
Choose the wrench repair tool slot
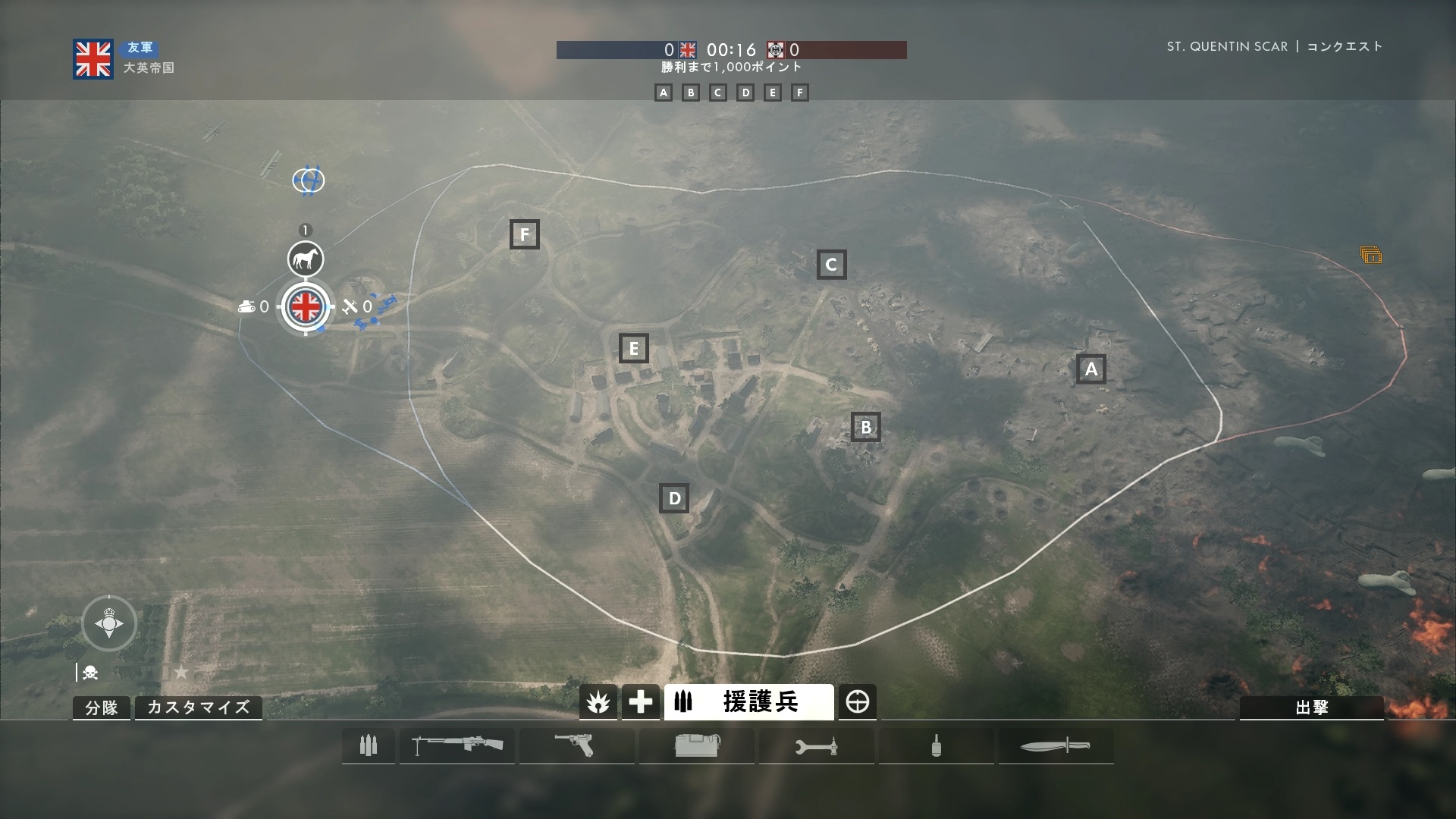[x=817, y=747]
